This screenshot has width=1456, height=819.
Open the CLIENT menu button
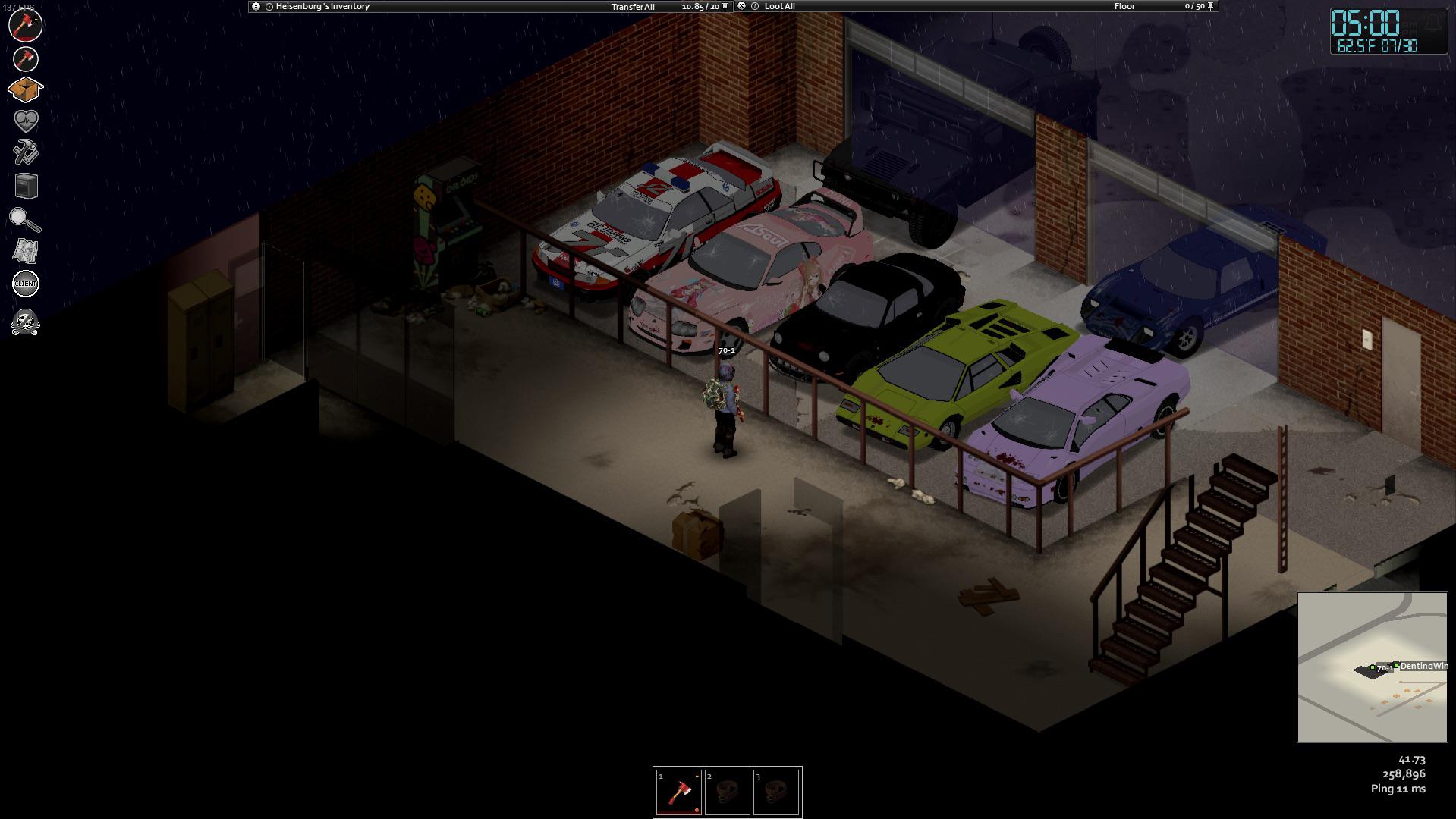tap(25, 282)
